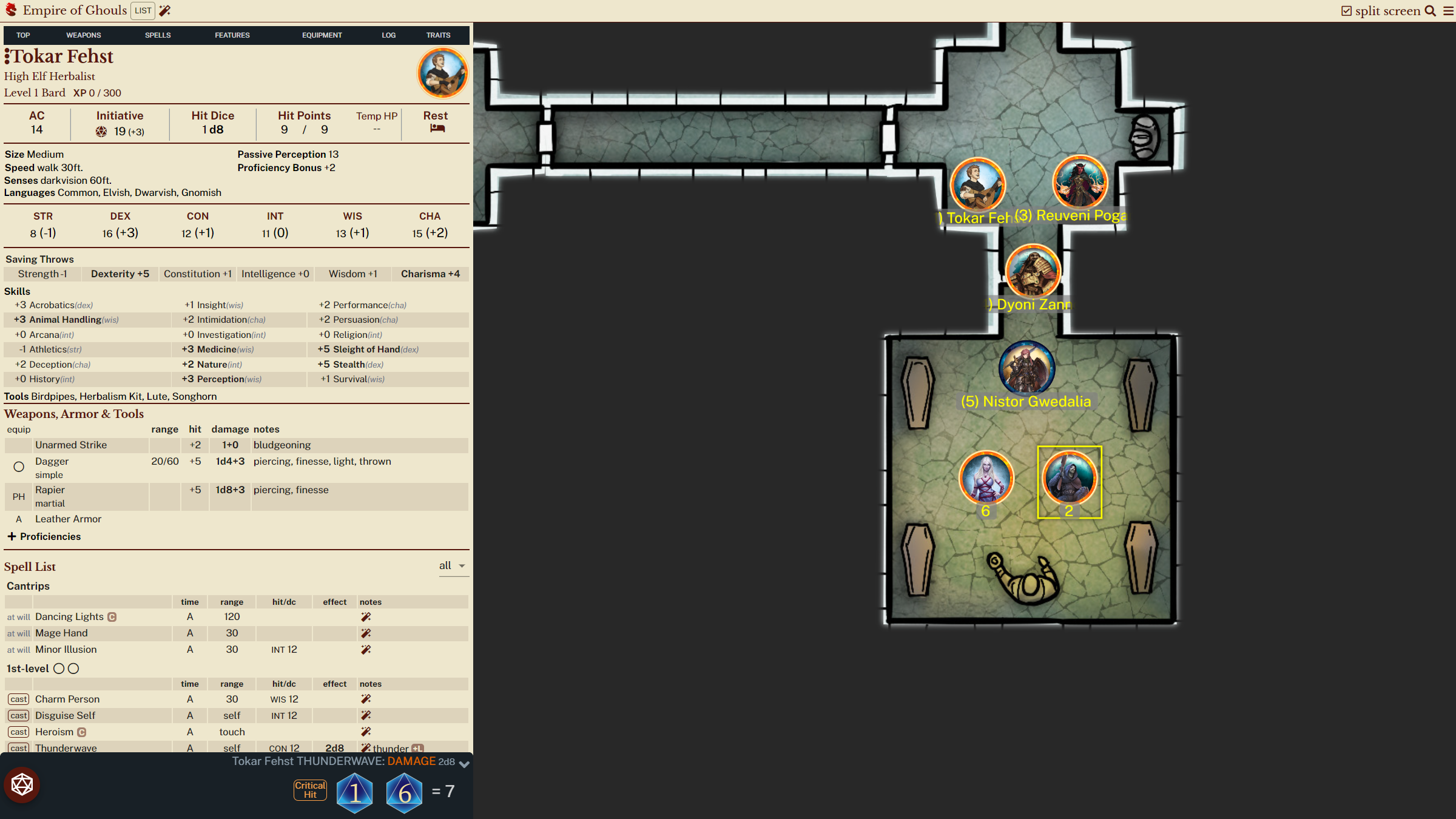
Task: Collapse the Thunderwave damage roll bar
Action: click(463, 764)
